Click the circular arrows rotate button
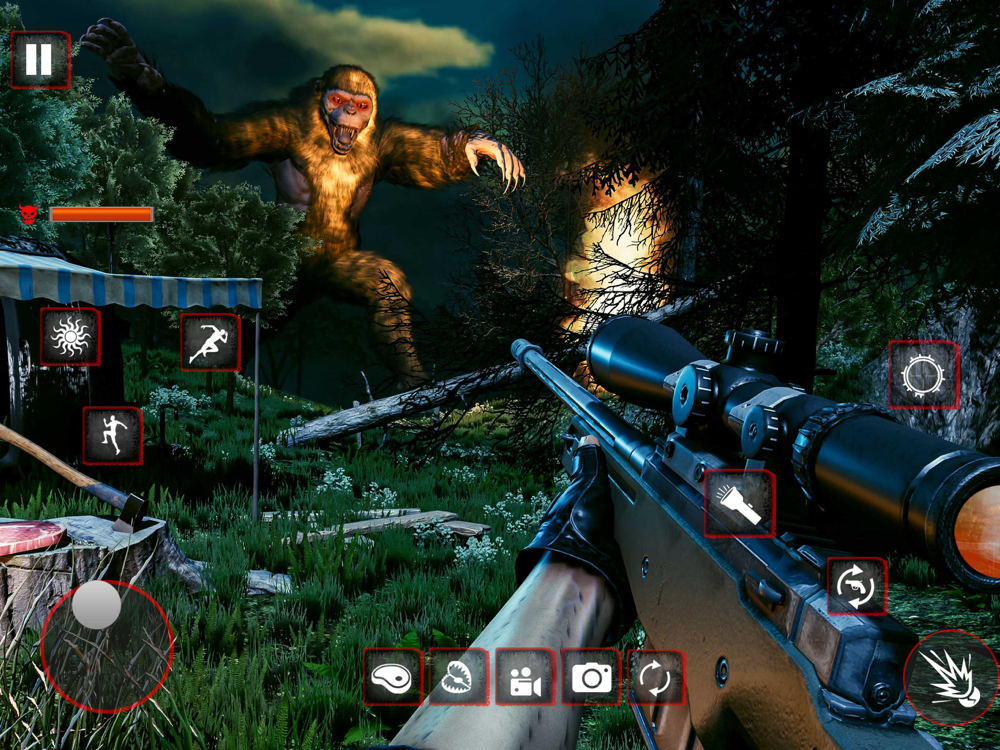 point(655,677)
